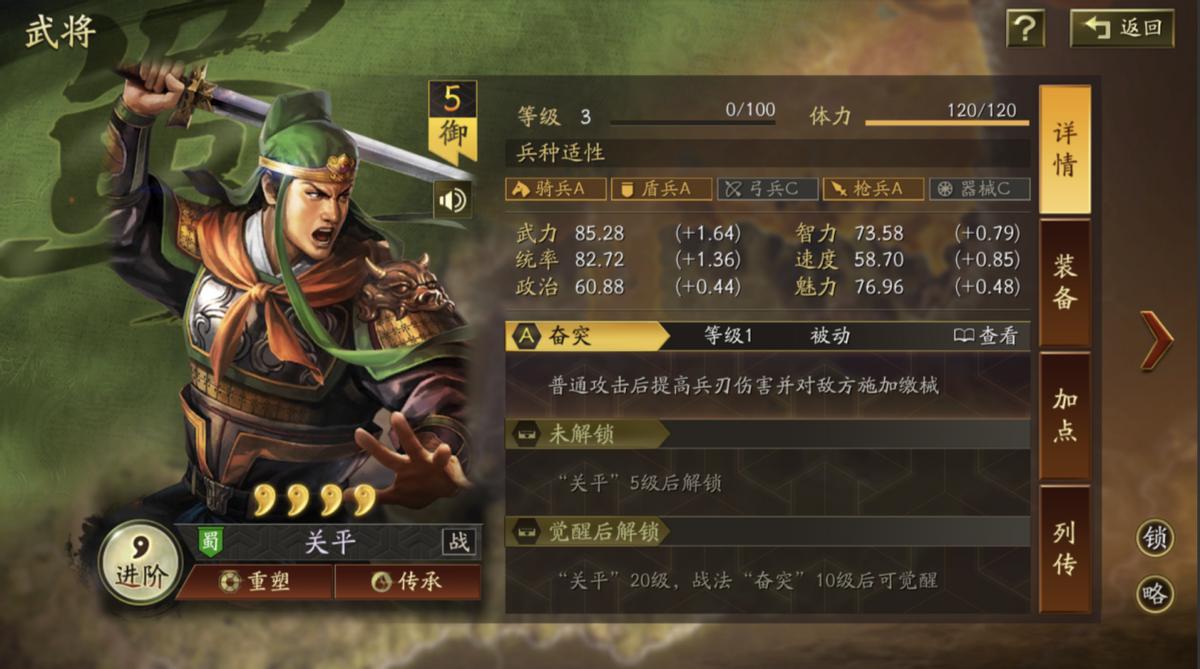View 奋突 skill details via 查看
The image size is (1200, 669).
coord(986,336)
